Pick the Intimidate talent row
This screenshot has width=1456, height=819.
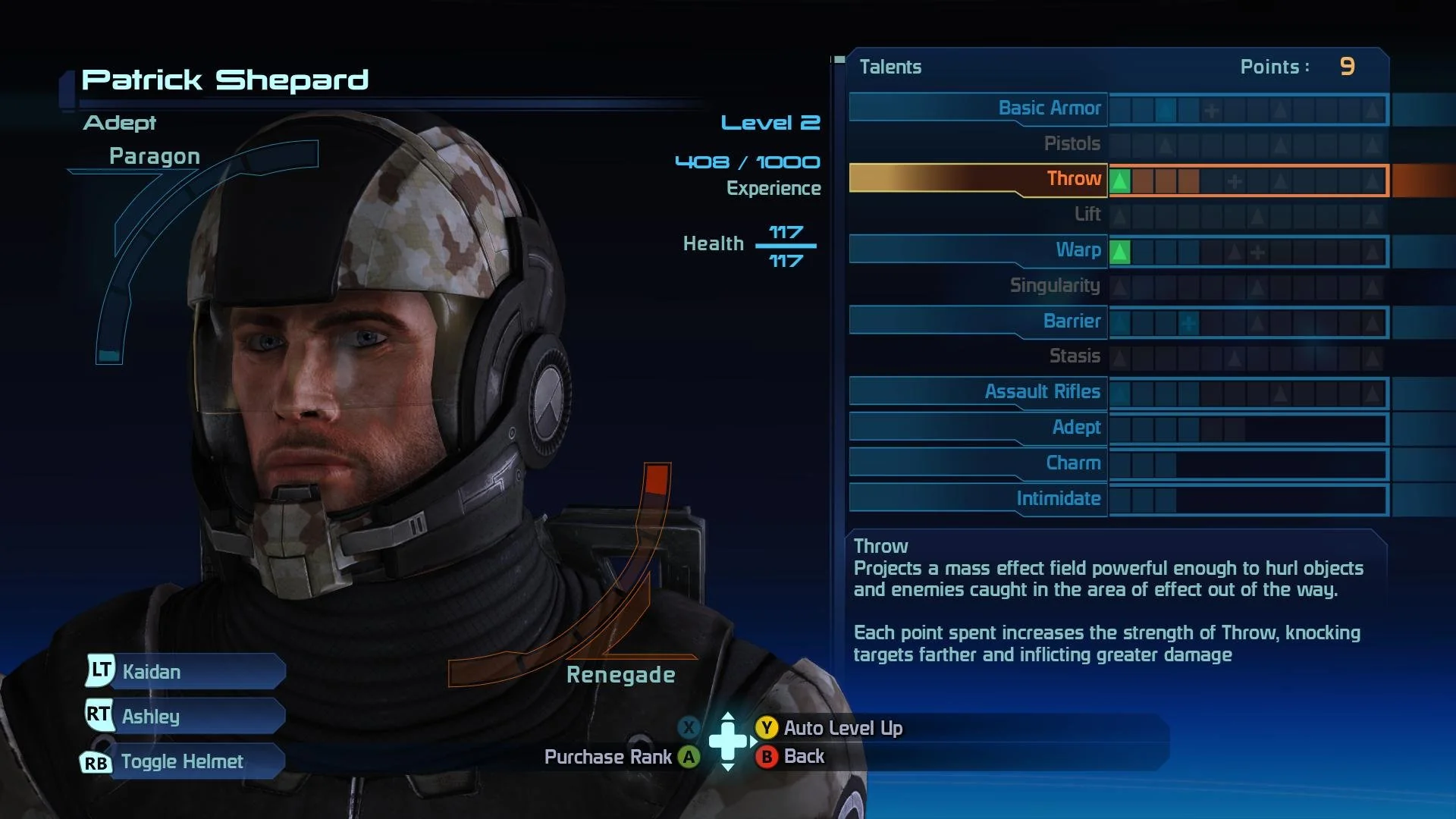[x=1058, y=499]
